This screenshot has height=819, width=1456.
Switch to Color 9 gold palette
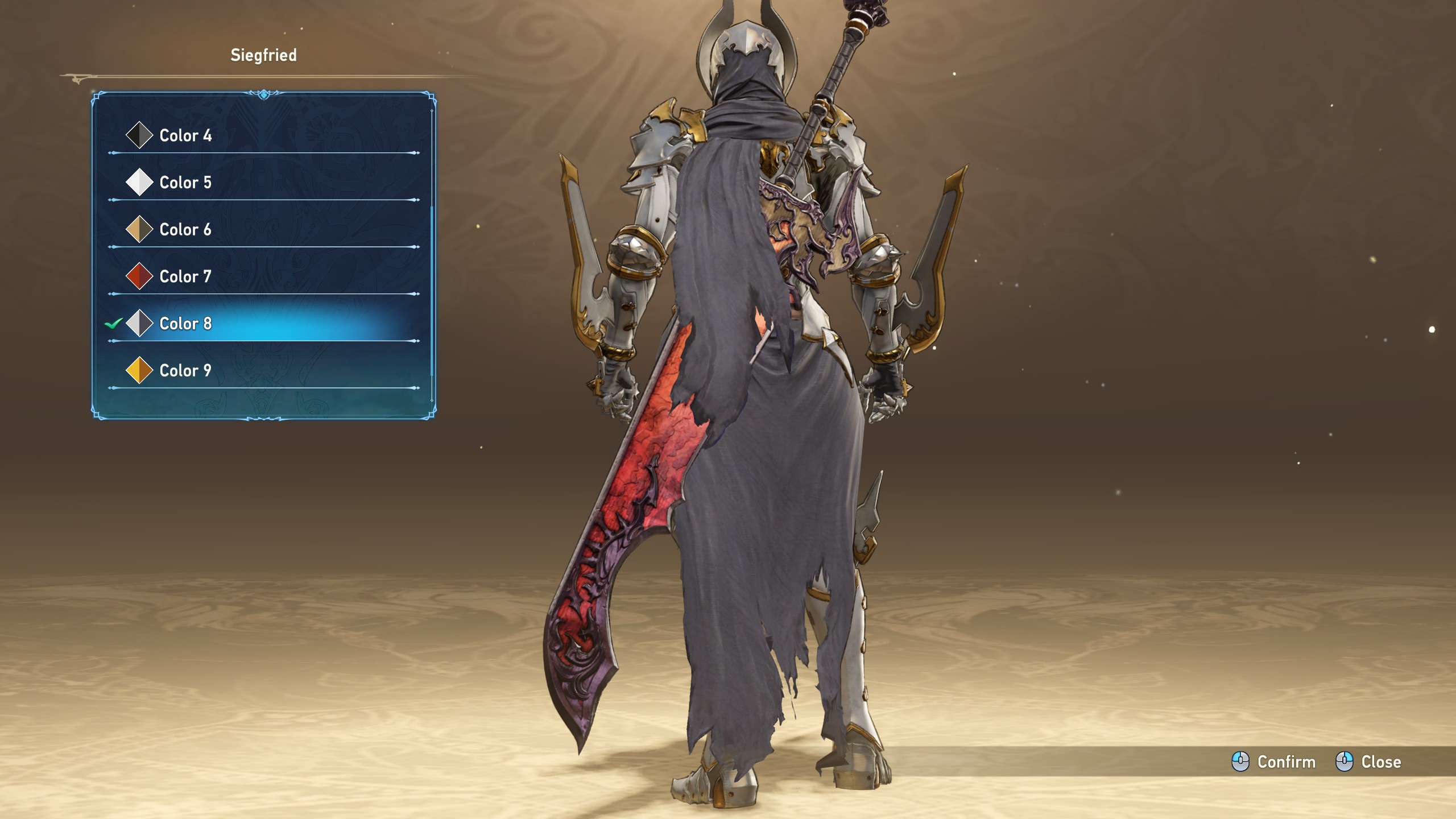pos(185,371)
